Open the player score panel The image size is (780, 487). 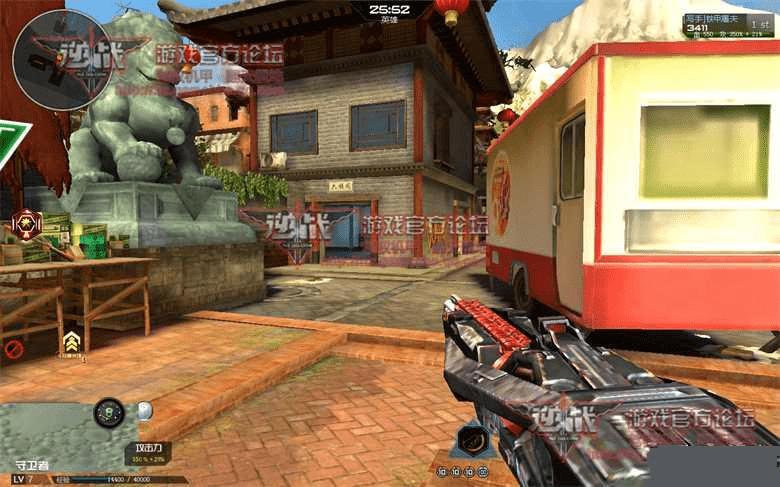[728, 26]
